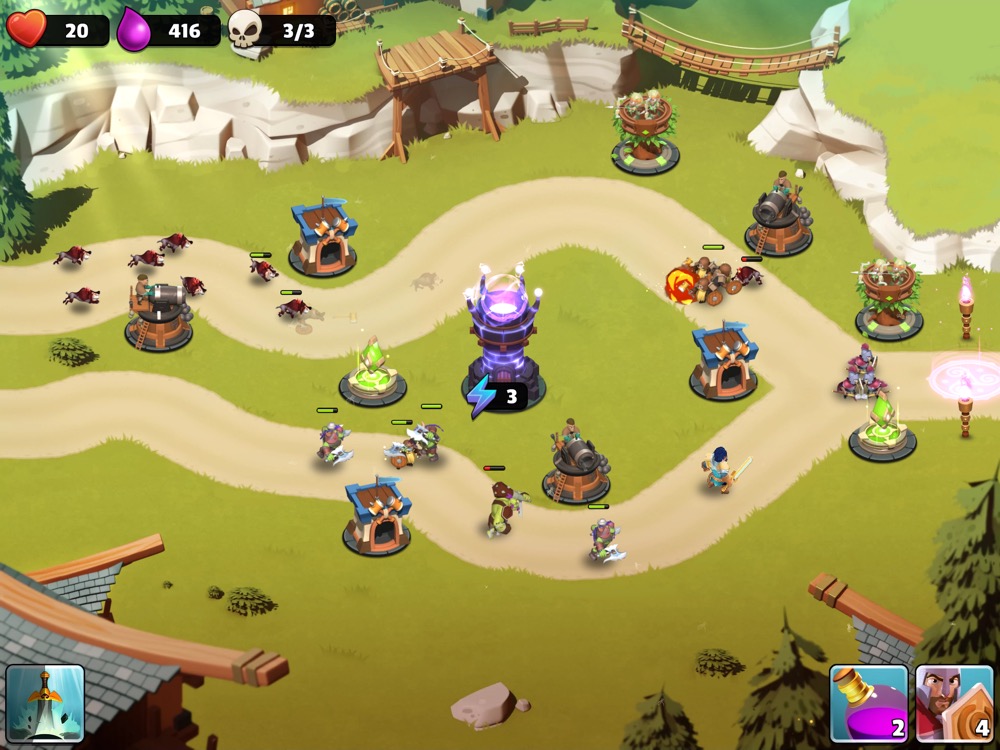Use the purple potion item

click(868, 703)
